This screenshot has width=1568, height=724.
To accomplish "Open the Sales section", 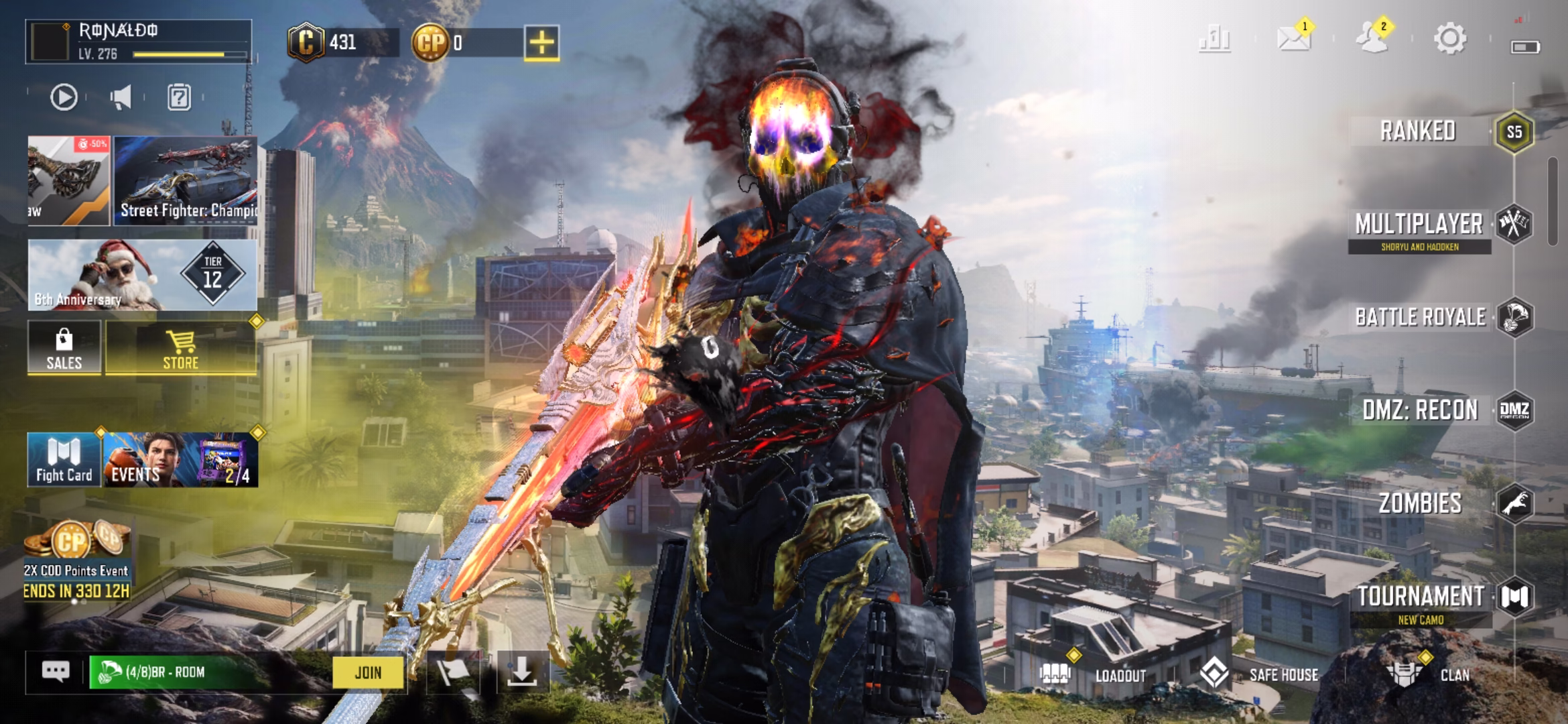I will 64,348.
